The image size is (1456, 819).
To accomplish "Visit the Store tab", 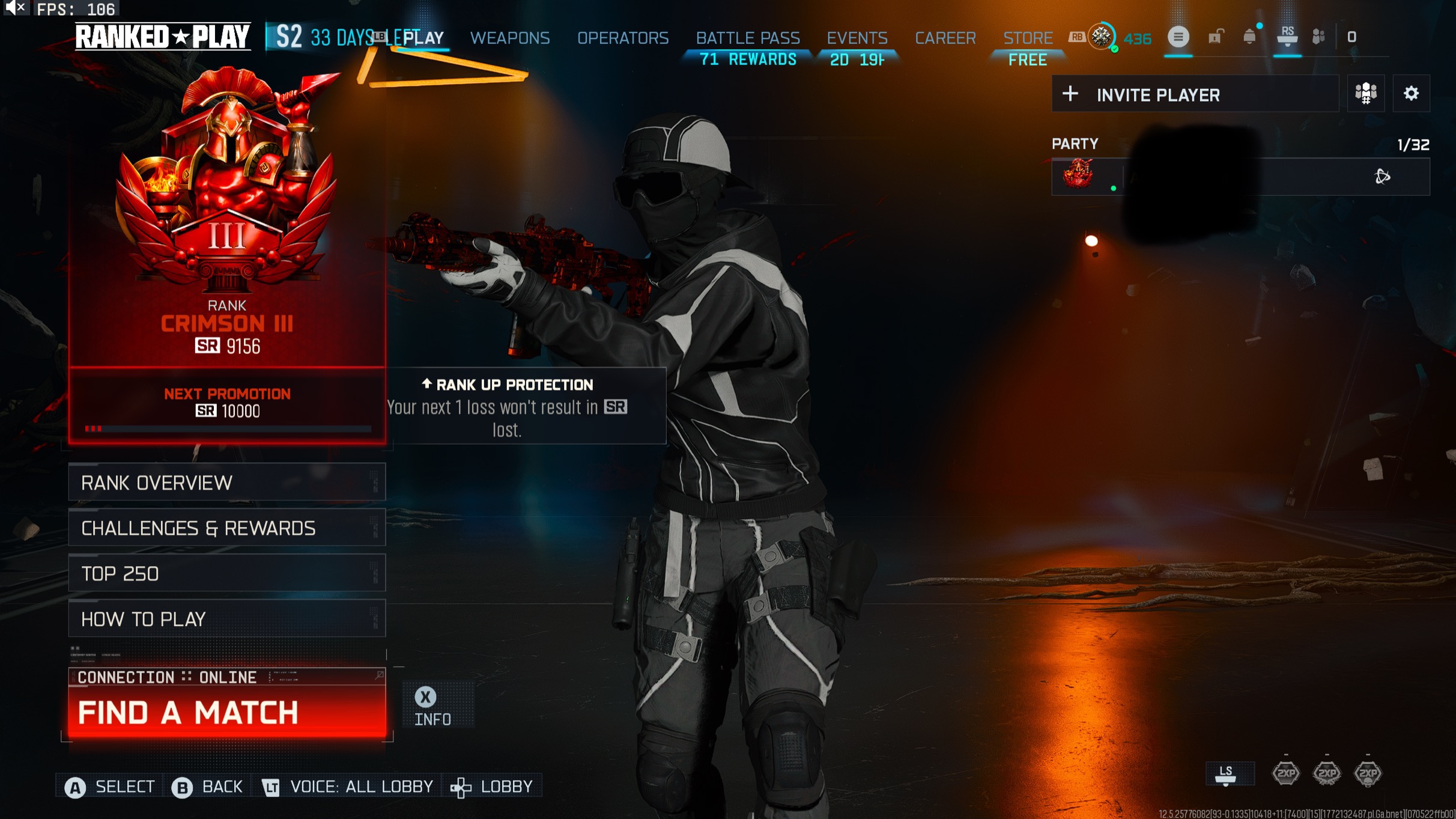I will tap(1027, 38).
